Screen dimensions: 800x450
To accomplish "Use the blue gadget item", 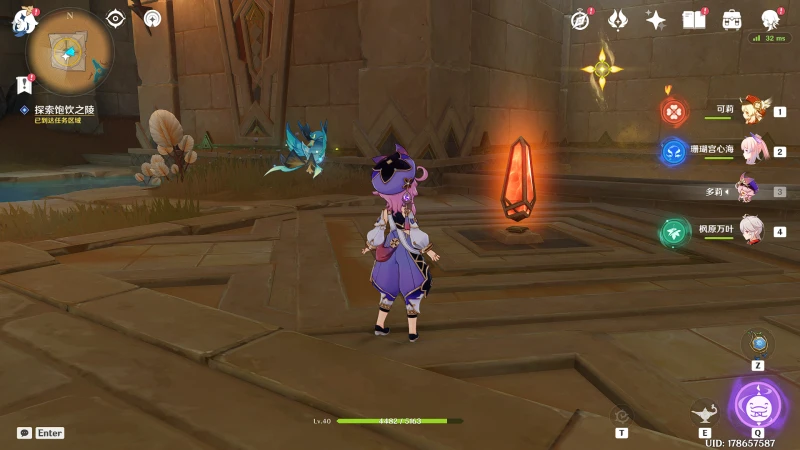I will pyautogui.click(x=758, y=344).
